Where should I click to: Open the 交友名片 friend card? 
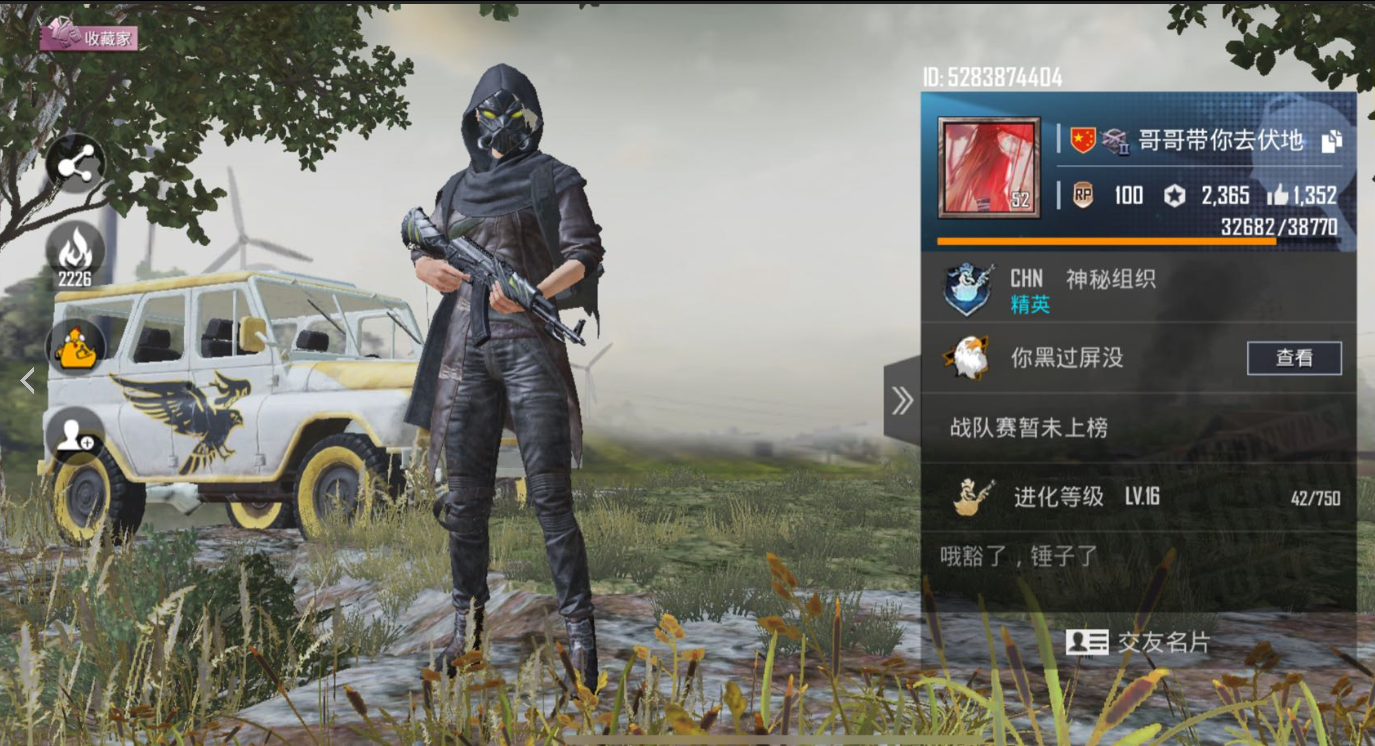[x=1139, y=642]
